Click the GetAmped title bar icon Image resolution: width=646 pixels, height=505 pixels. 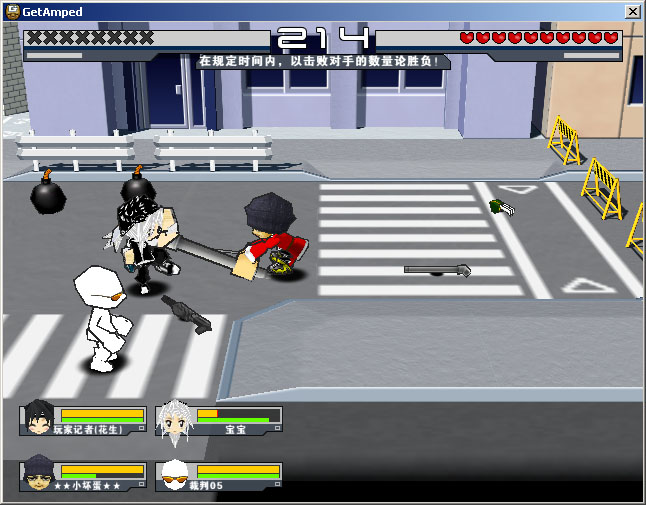[12, 11]
